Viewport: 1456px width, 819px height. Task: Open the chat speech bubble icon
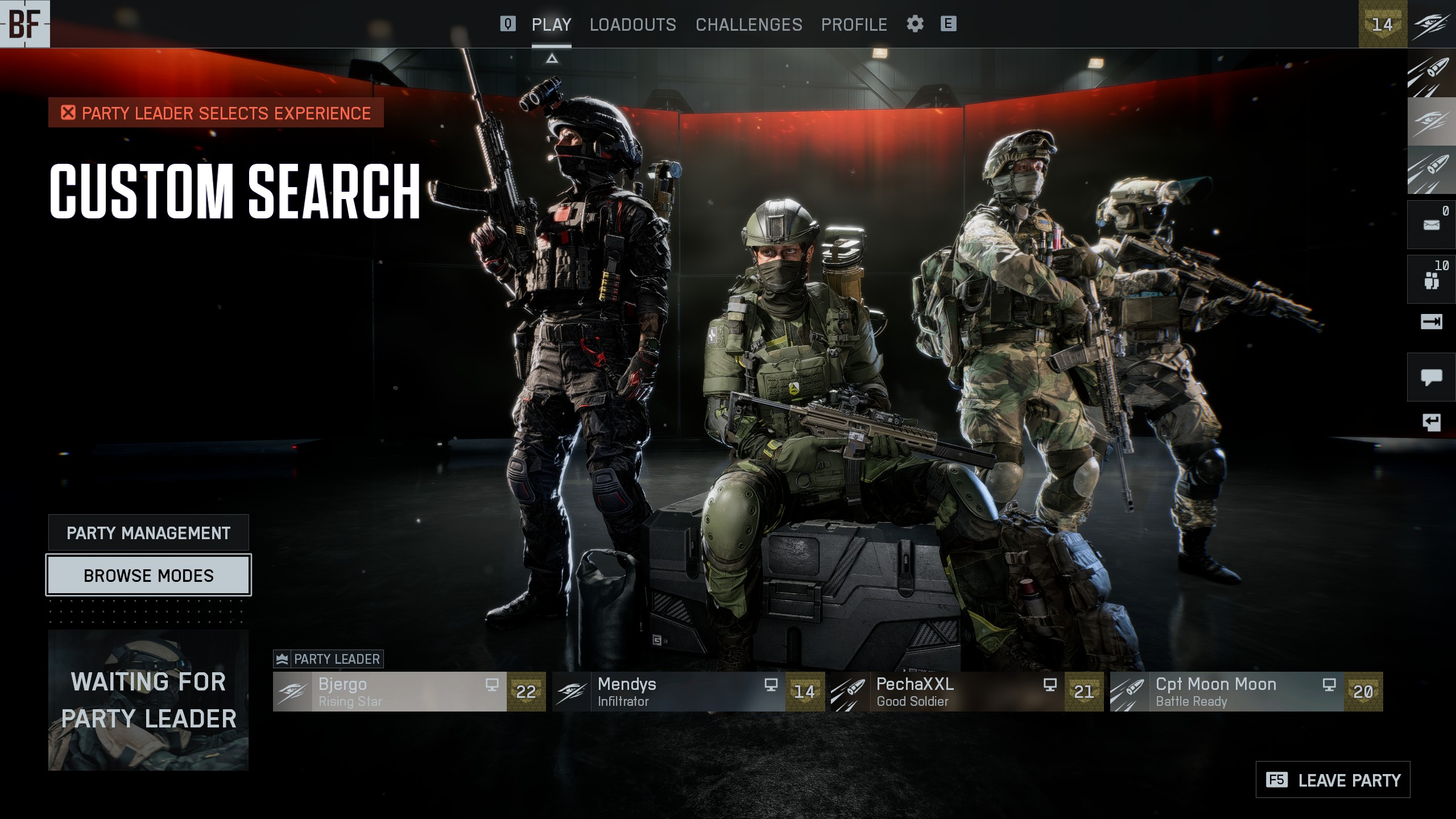click(1431, 377)
